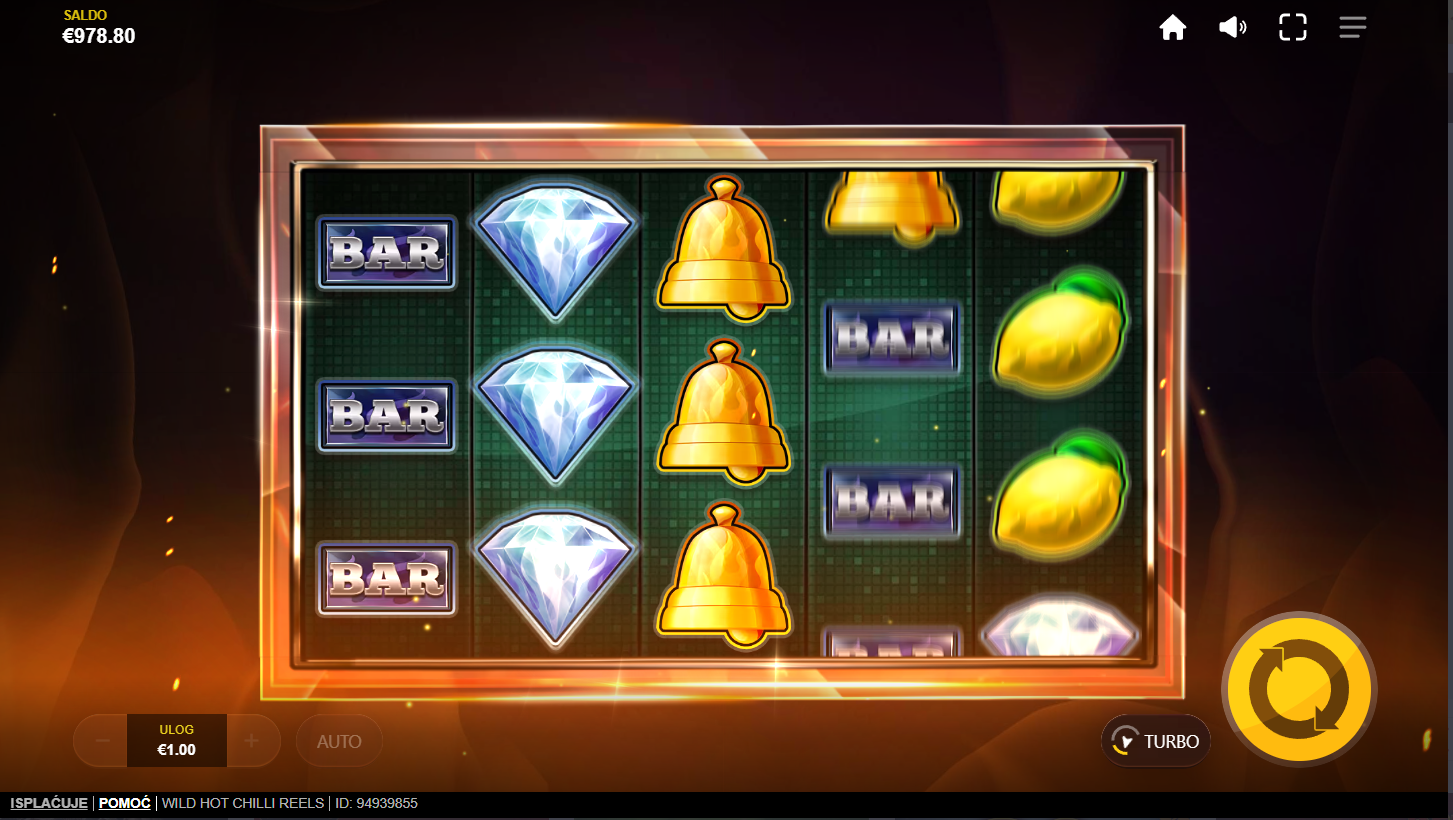Open the Auto spin options
1453x820 pixels.
[339, 741]
